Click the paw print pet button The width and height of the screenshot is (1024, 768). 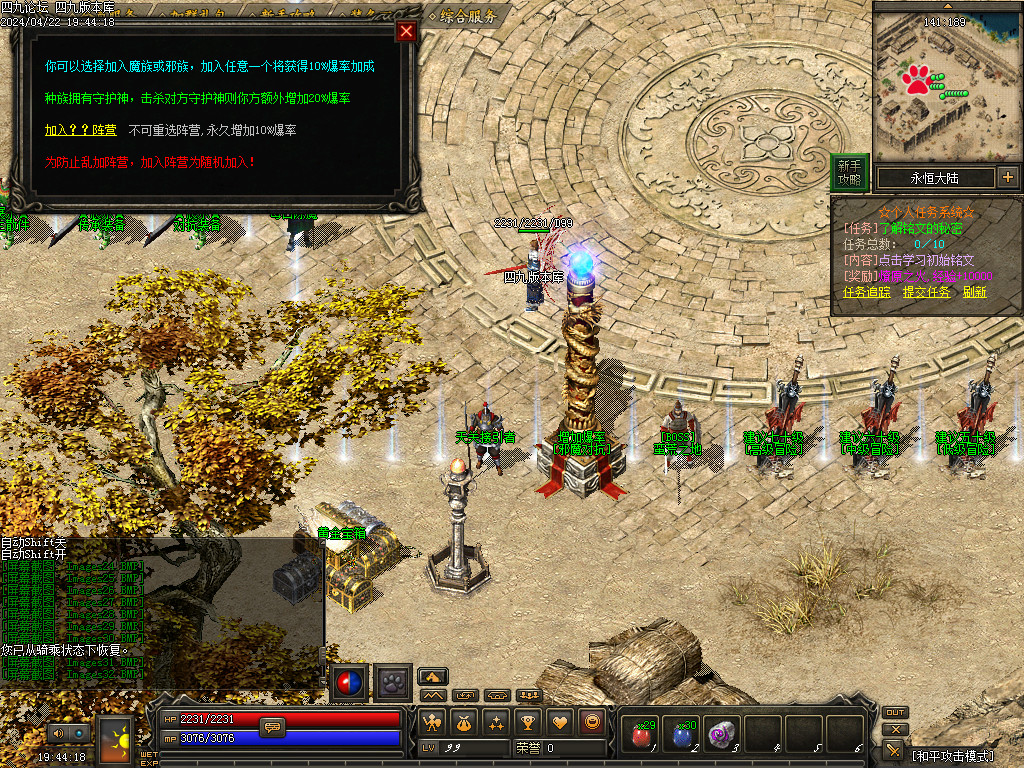coord(393,683)
